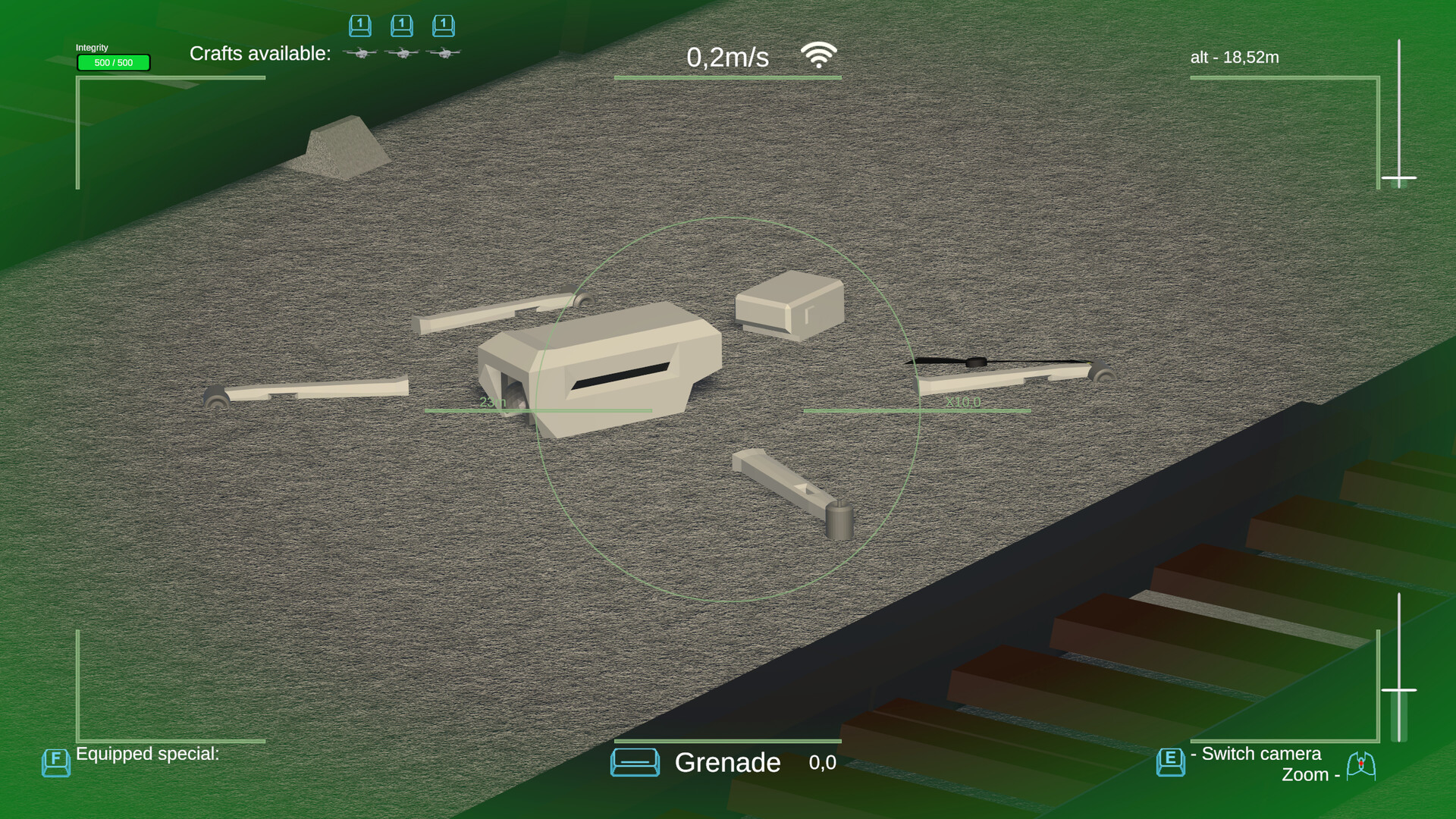Click the alt - 18,52m altitude readout

(1235, 57)
